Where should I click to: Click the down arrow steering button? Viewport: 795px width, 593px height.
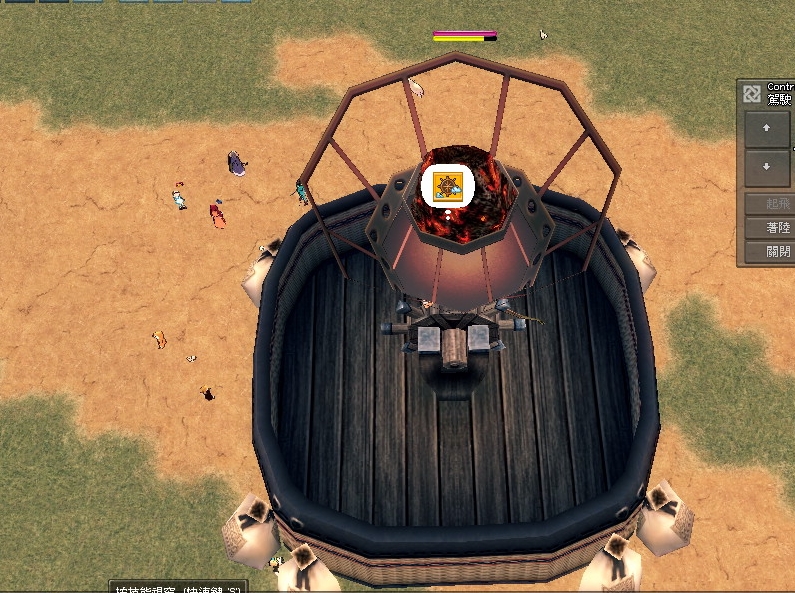pos(767,167)
